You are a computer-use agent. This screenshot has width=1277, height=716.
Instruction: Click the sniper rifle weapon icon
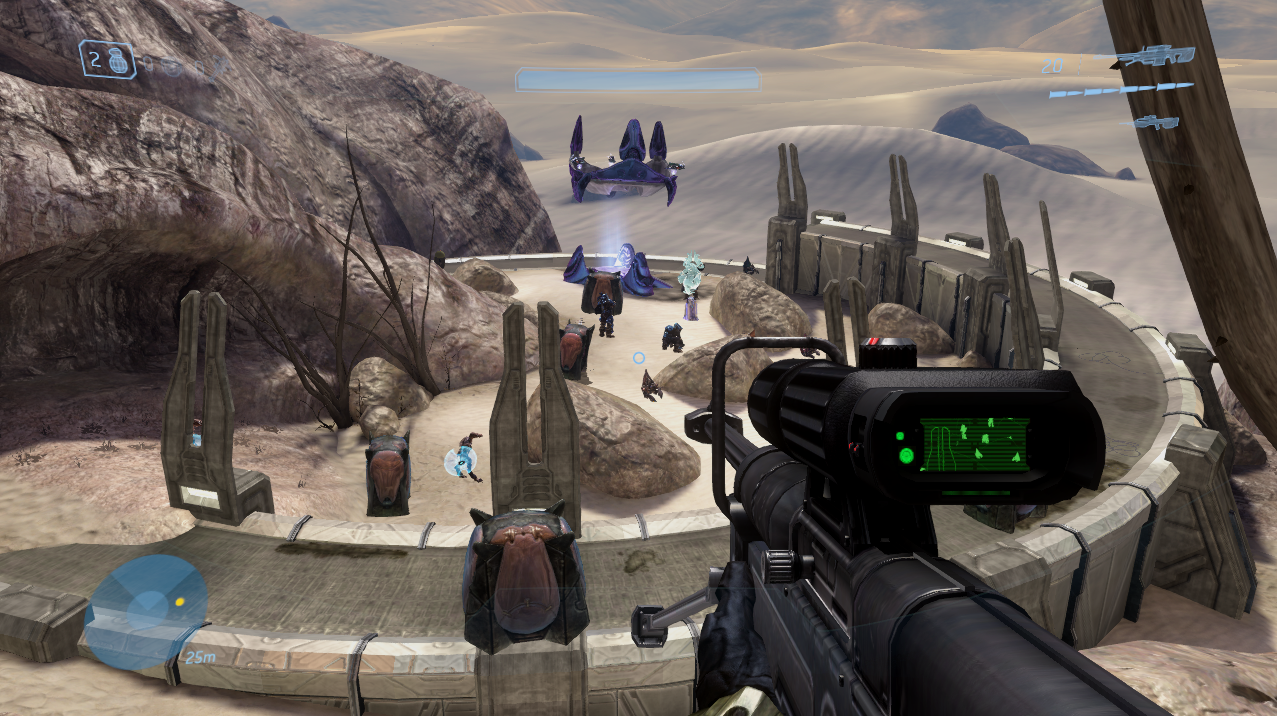(x=1157, y=56)
